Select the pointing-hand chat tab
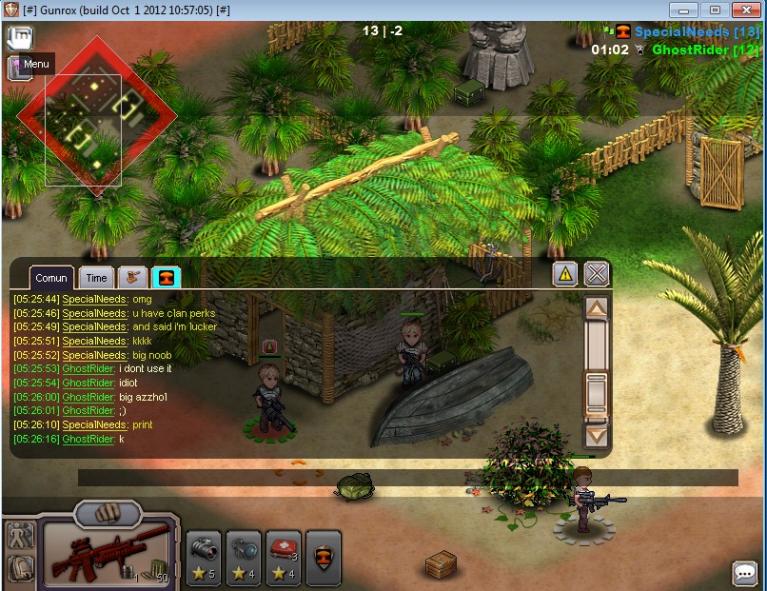Viewport: 767px width, 591px height. tap(132, 278)
